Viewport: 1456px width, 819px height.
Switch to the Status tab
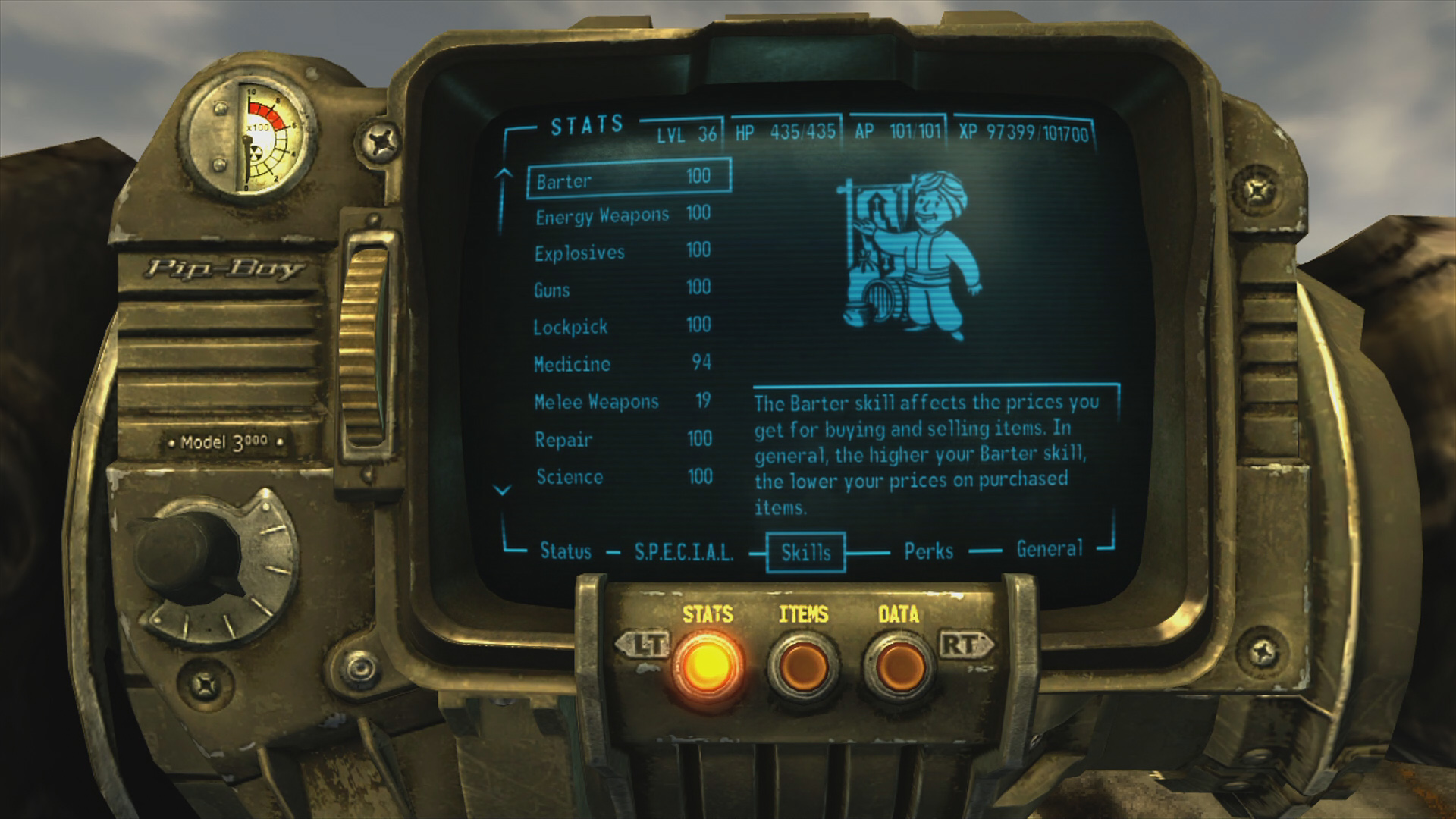(565, 551)
